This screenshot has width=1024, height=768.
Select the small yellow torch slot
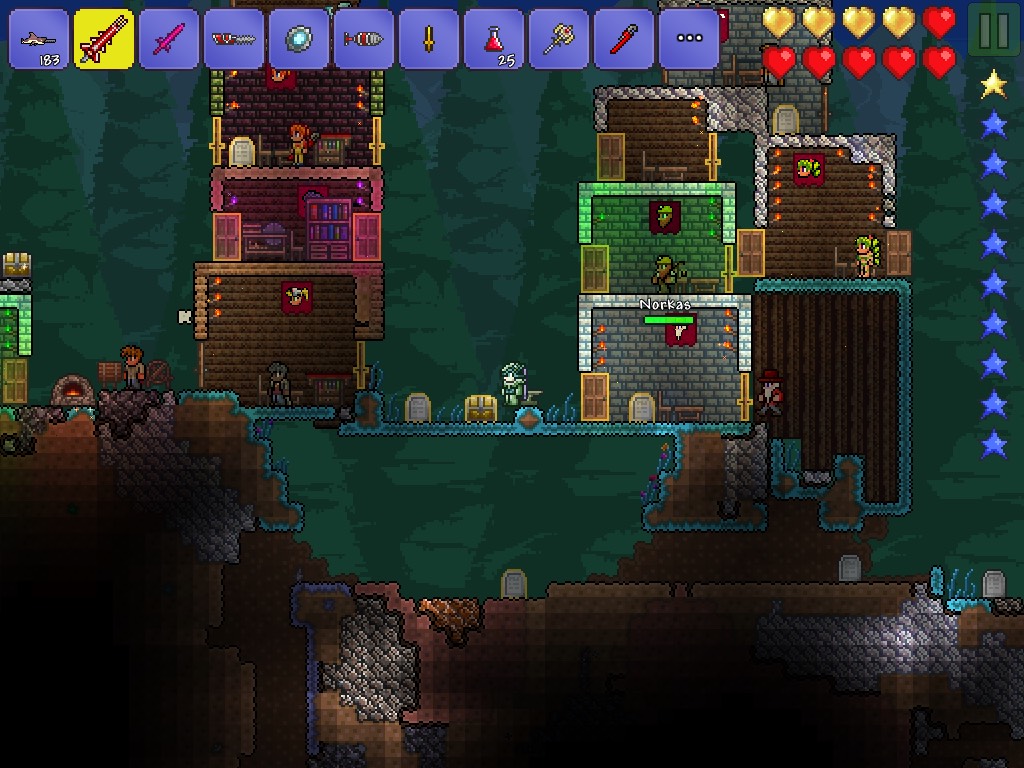[x=429, y=39]
